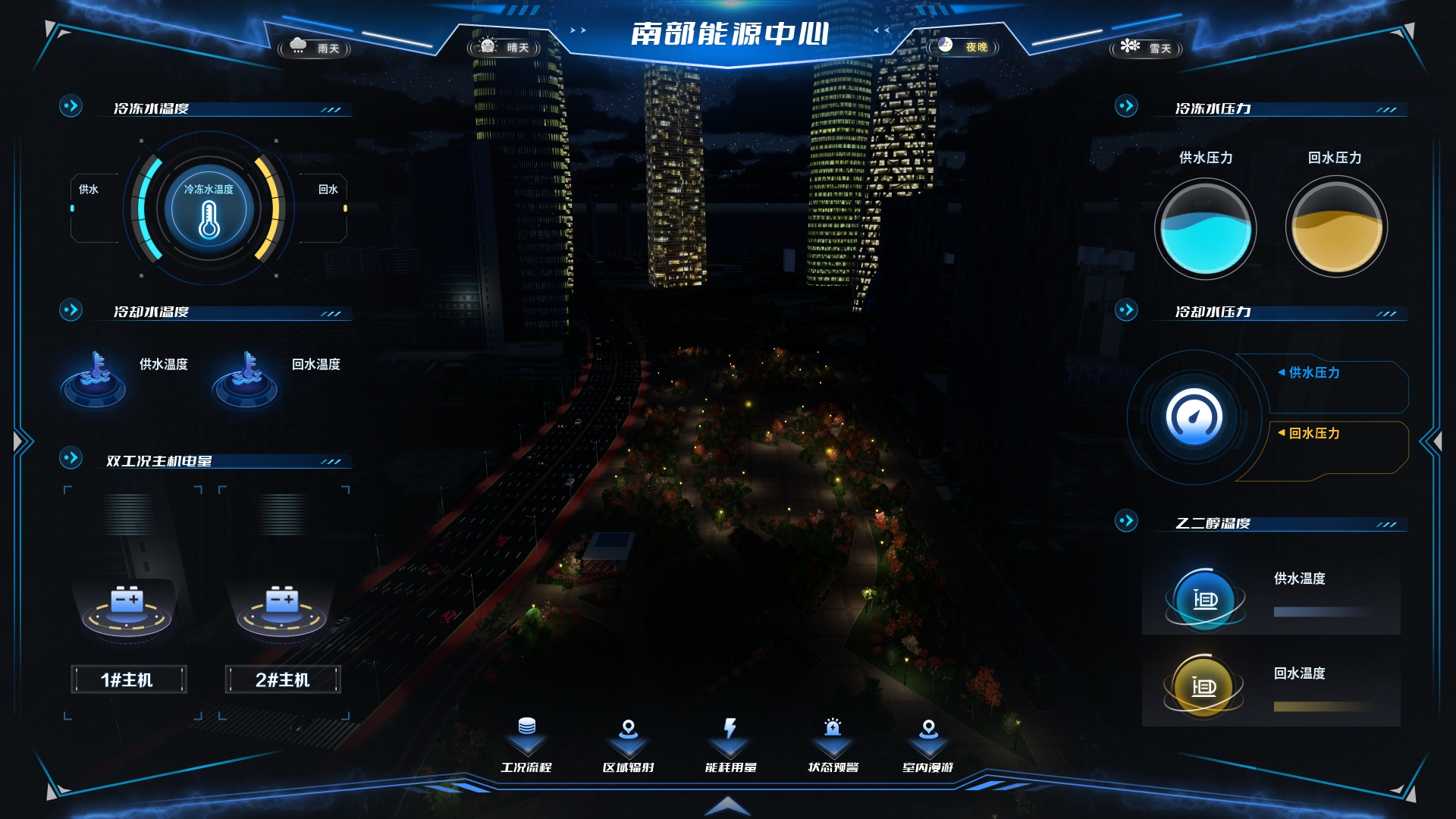This screenshot has width=1456, height=819.
Task: Expand the bottom panel up arrow
Action: (727, 805)
